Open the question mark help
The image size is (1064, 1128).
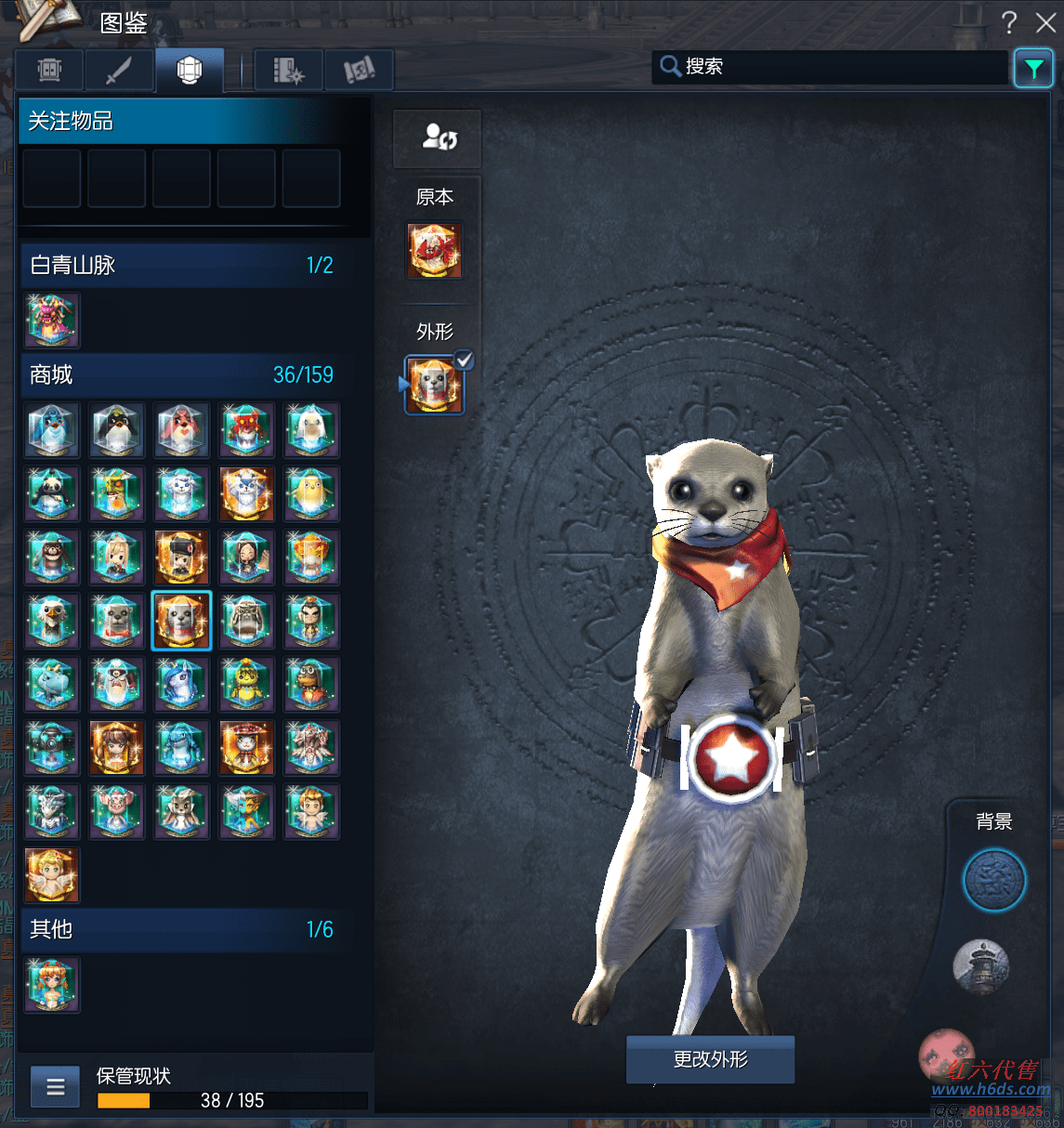(1009, 22)
